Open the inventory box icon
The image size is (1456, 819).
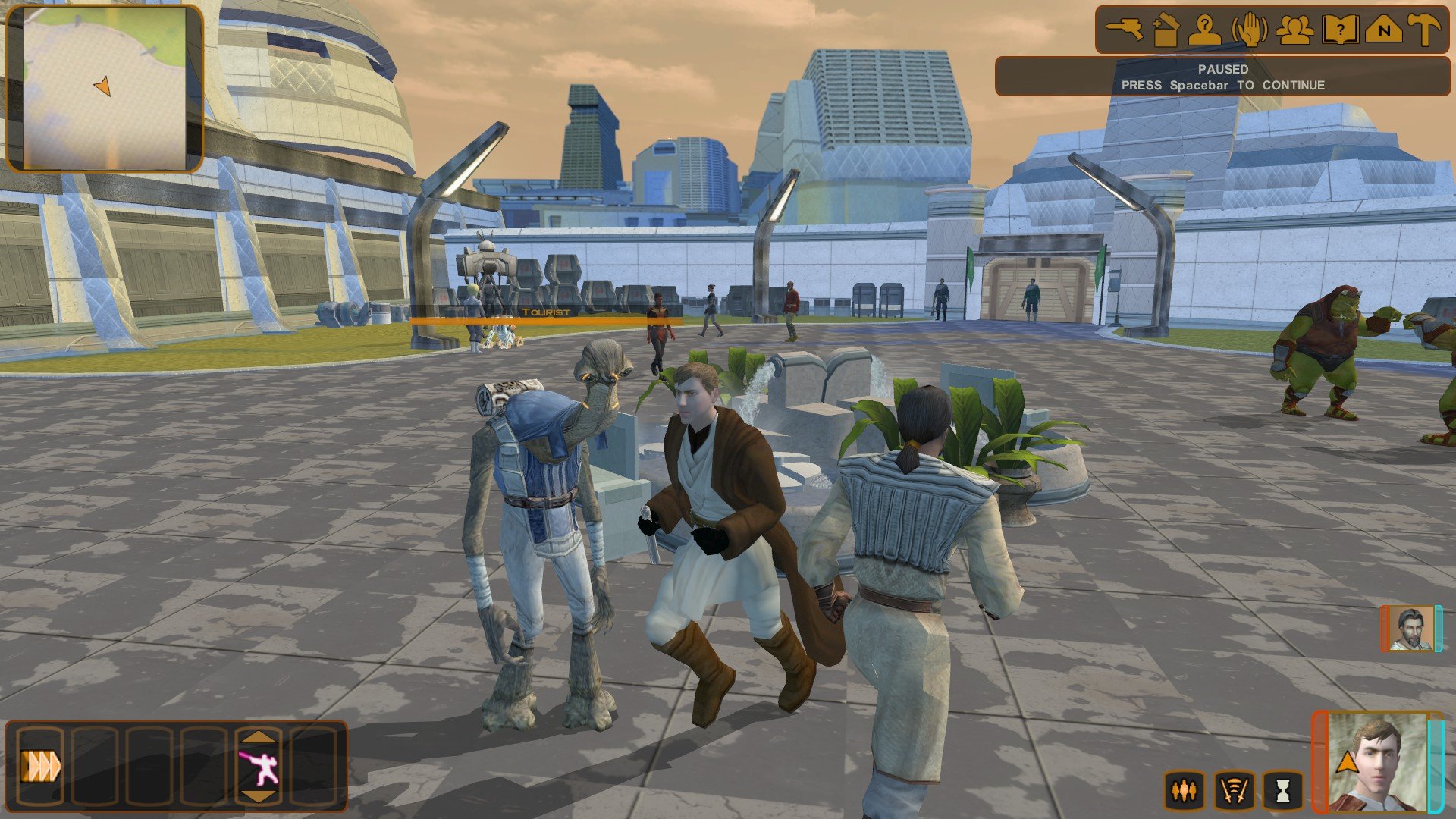point(1165,30)
